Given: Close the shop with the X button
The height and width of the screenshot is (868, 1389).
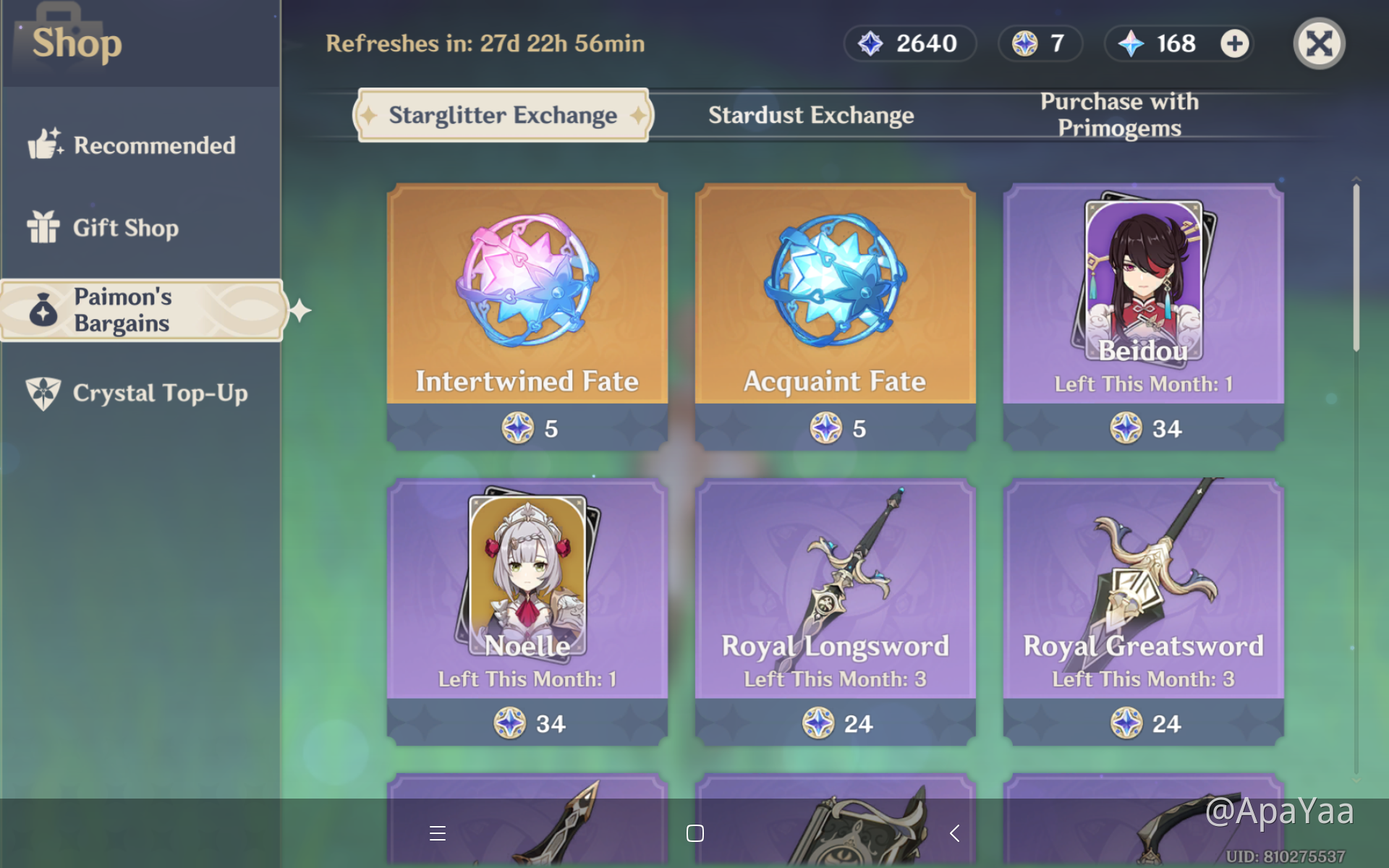Looking at the screenshot, I should click(1319, 43).
